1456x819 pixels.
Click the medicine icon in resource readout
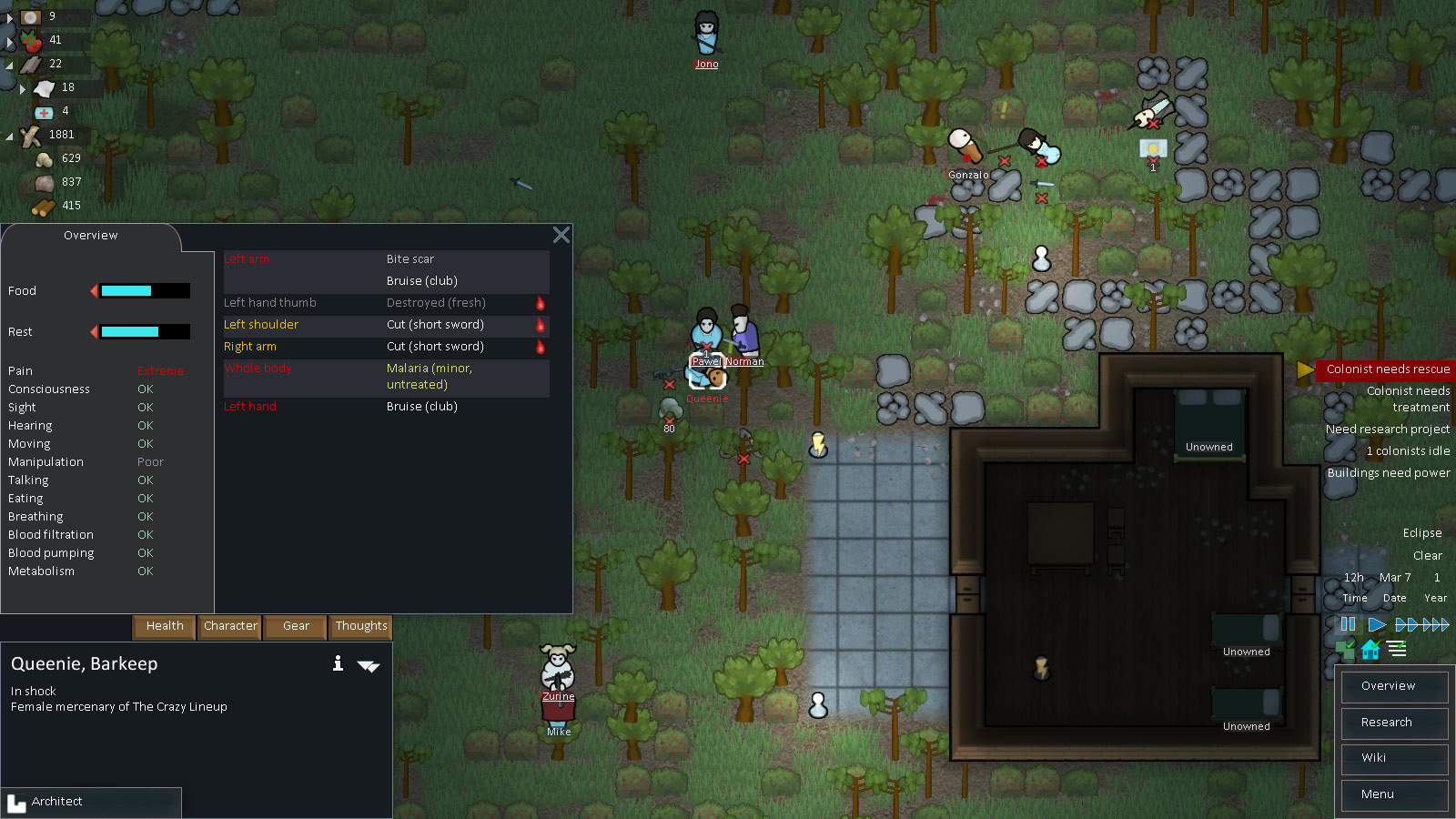[45, 111]
